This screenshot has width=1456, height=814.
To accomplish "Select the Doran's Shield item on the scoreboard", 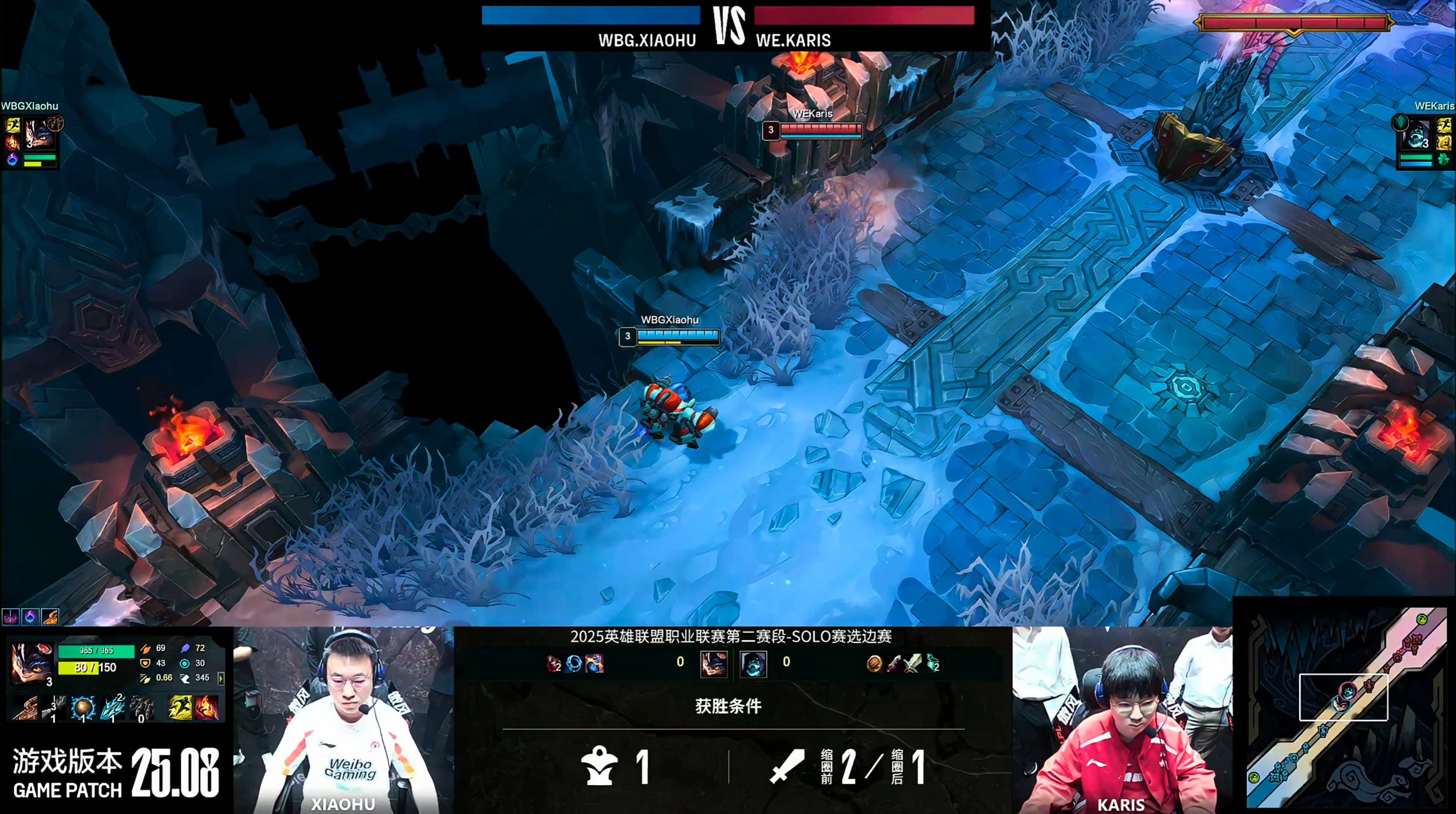I will tap(874, 663).
